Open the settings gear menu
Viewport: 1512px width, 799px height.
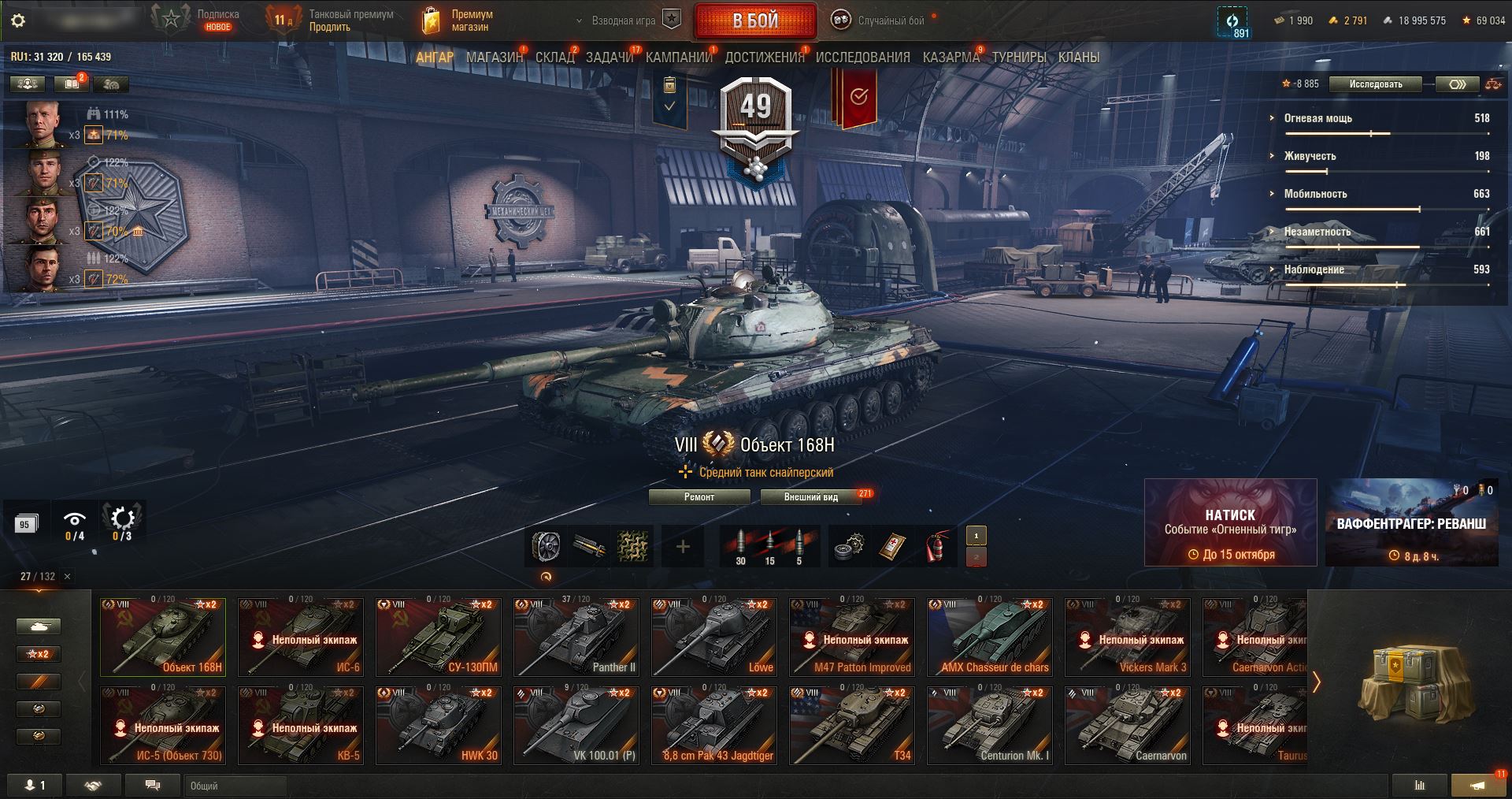coord(18,20)
